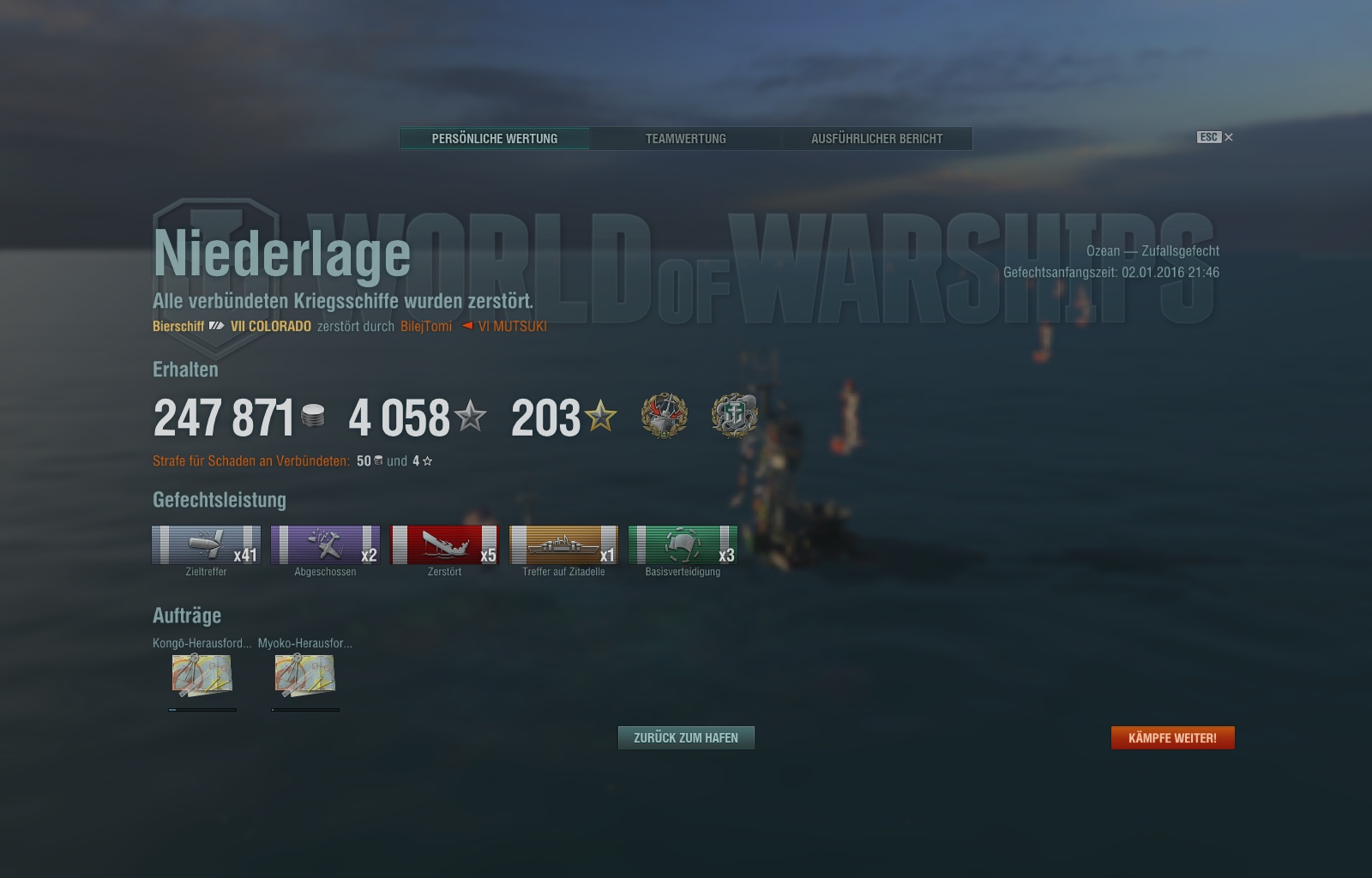Show the Ausführlicher Bericht tab
Image resolution: width=1372 pixels, height=878 pixels.
[876, 139]
